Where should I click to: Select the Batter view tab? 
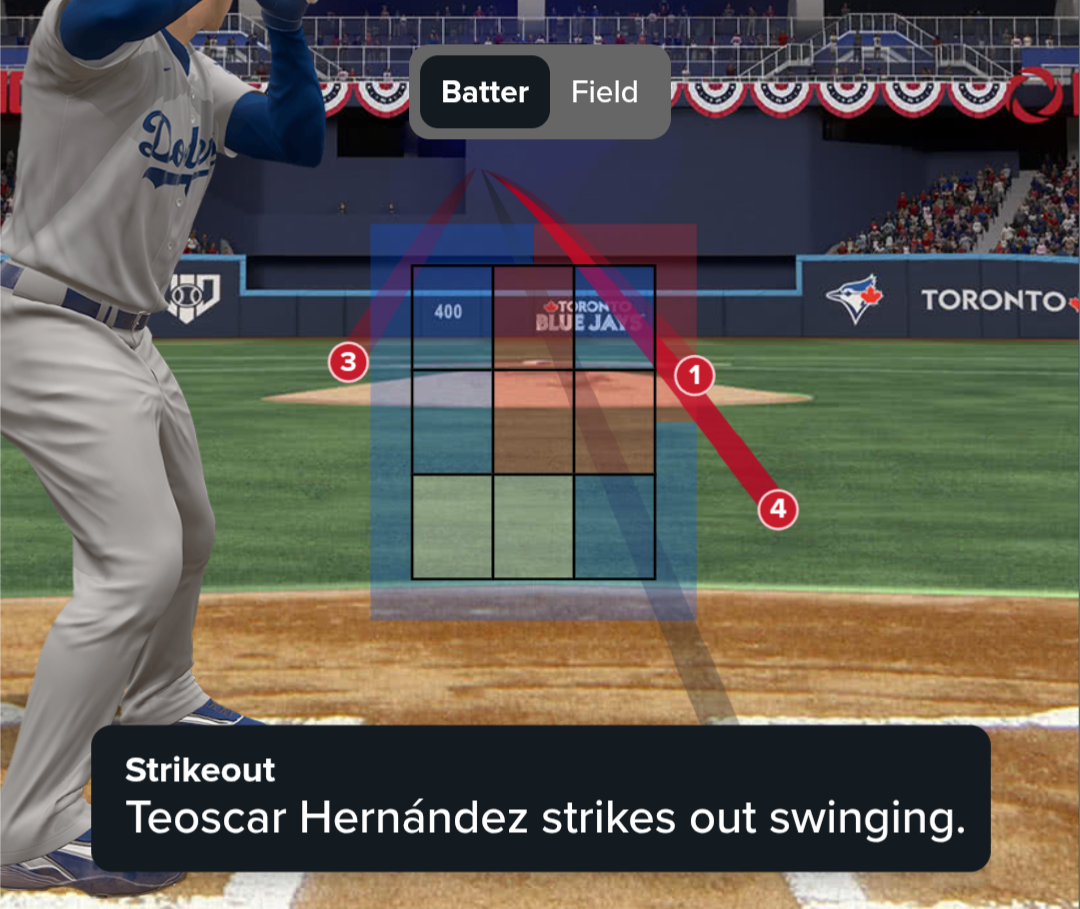click(x=484, y=92)
